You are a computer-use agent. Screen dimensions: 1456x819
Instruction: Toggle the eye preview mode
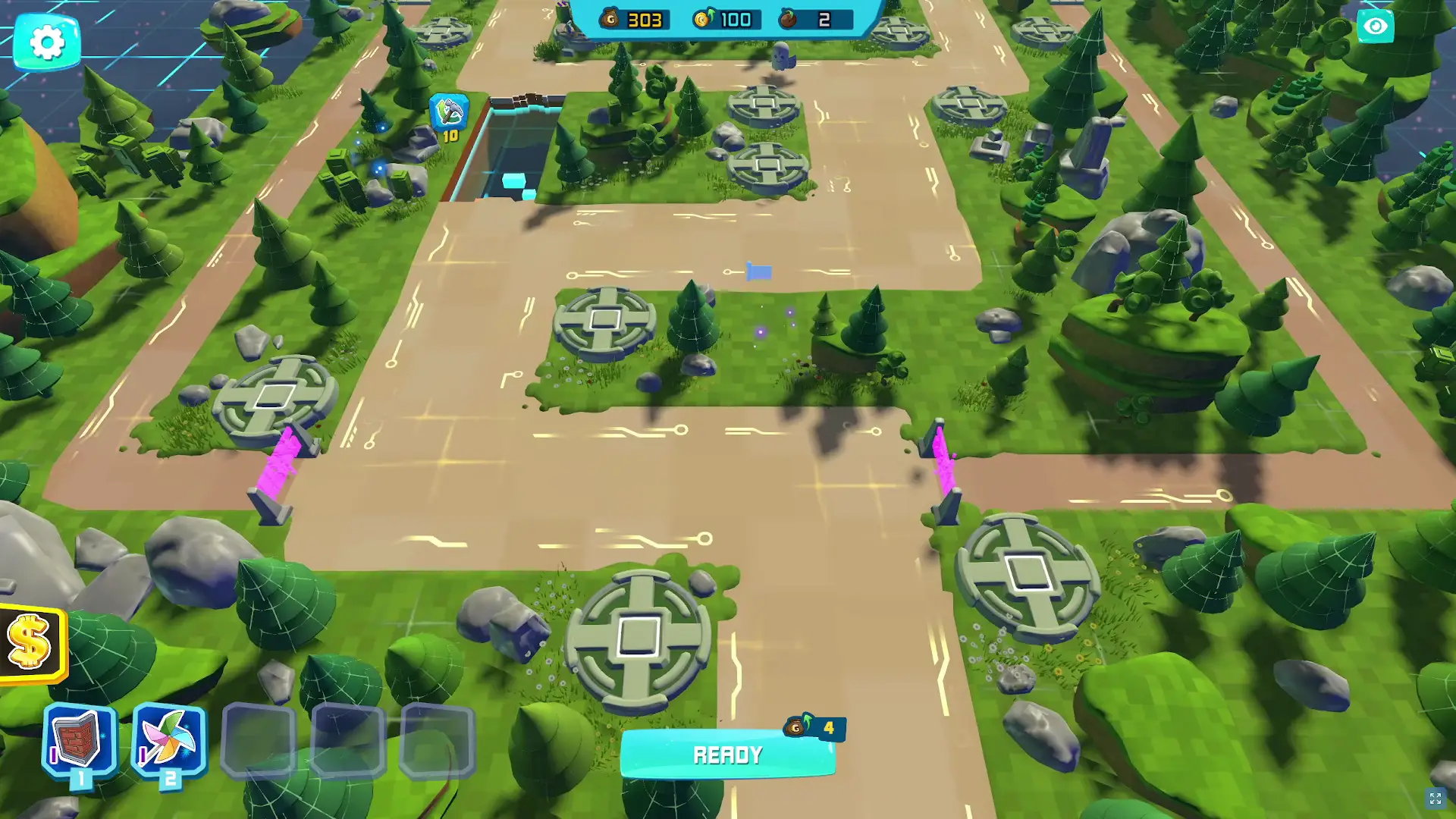click(x=1376, y=26)
